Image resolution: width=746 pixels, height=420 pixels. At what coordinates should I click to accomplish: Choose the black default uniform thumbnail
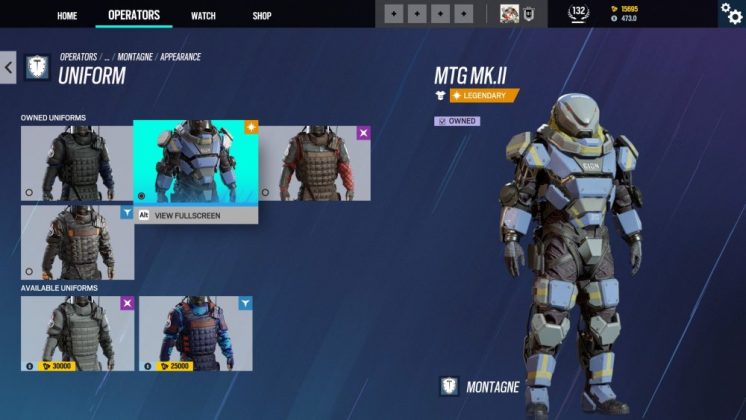(77, 163)
